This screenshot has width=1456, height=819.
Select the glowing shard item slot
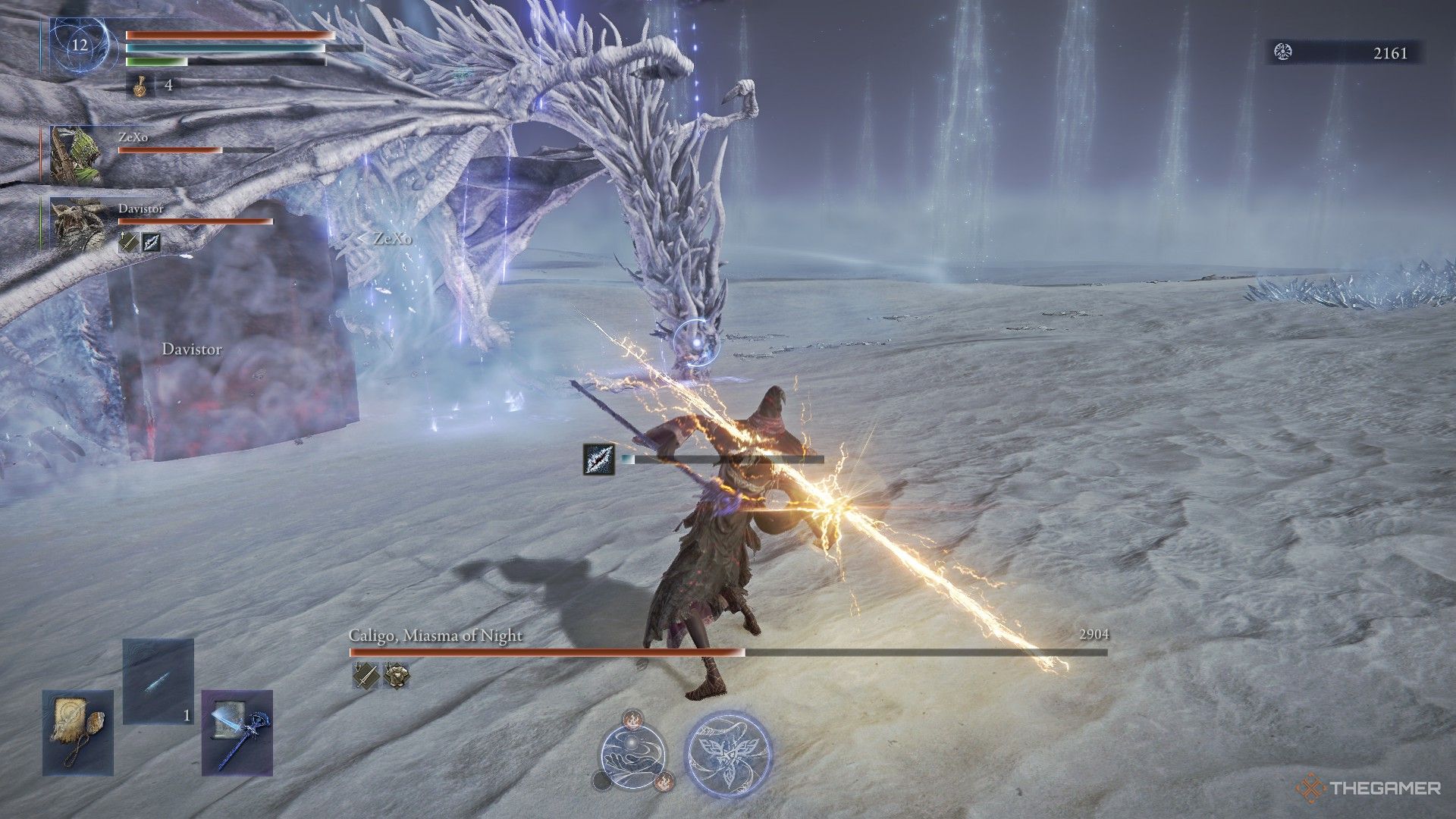pyautogui.click(x=158, y=681)
